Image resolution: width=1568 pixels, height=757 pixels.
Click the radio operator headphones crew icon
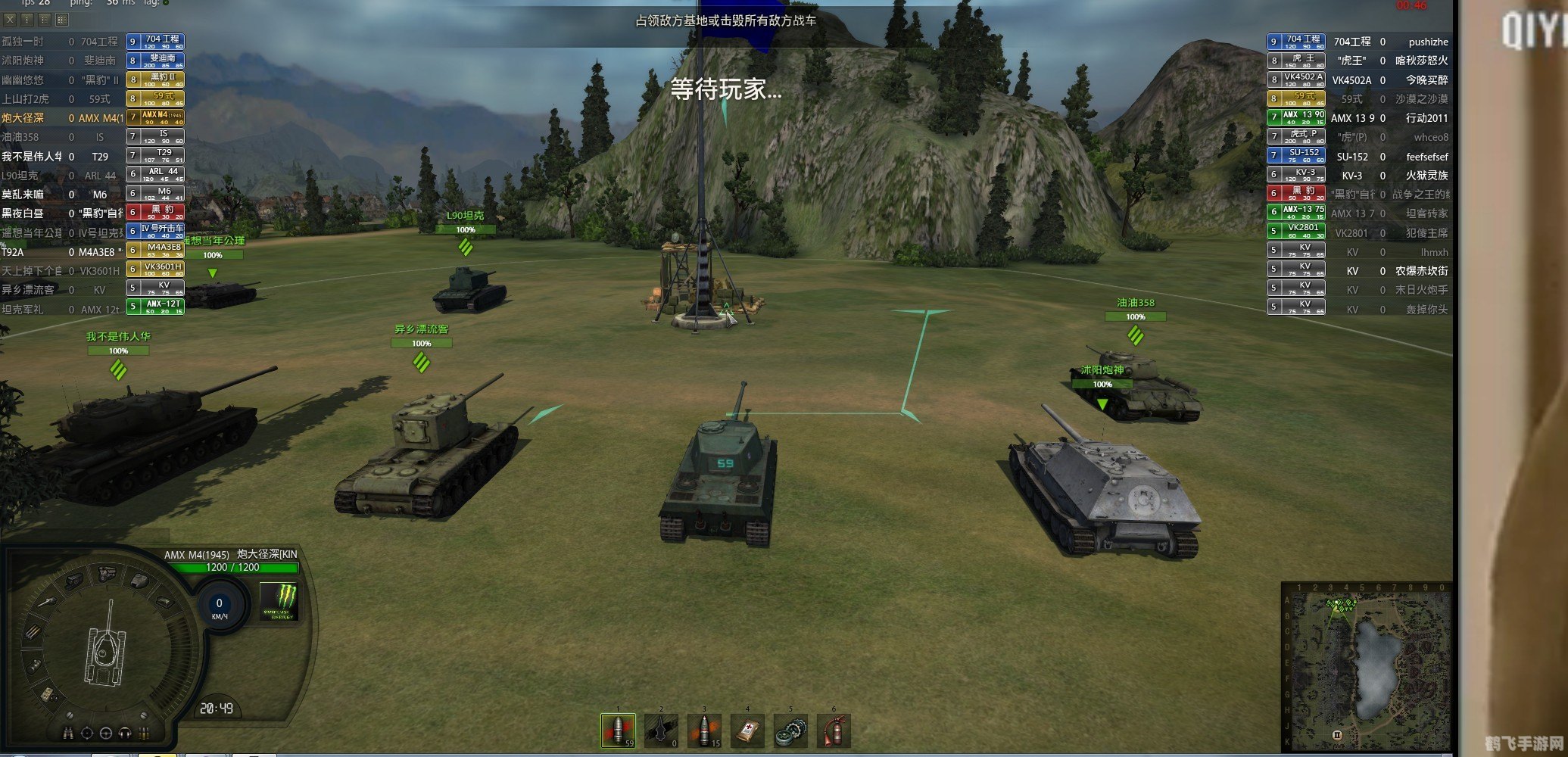point(125,733)
